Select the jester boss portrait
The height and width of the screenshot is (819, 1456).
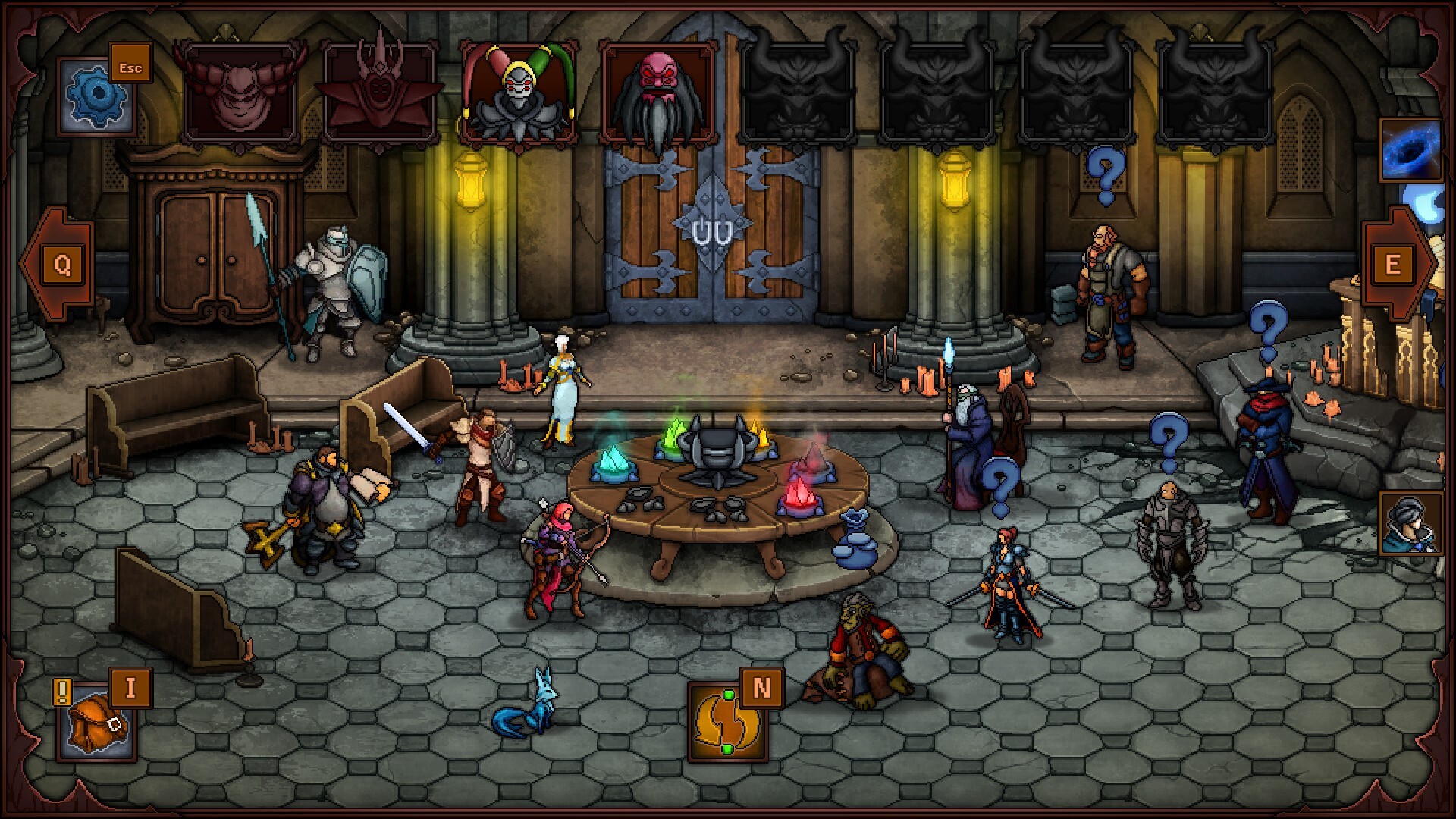(519, 93)
